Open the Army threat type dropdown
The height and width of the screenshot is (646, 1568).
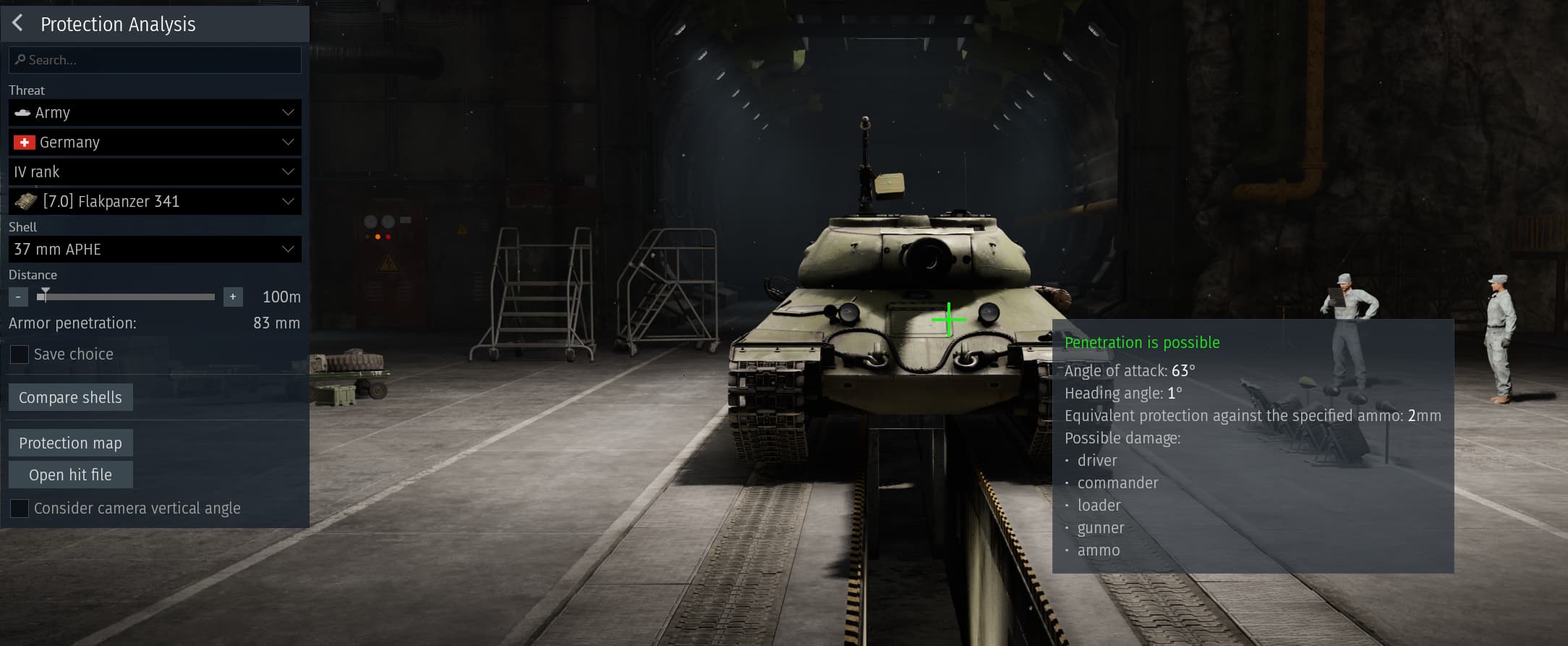coord(155,113)
